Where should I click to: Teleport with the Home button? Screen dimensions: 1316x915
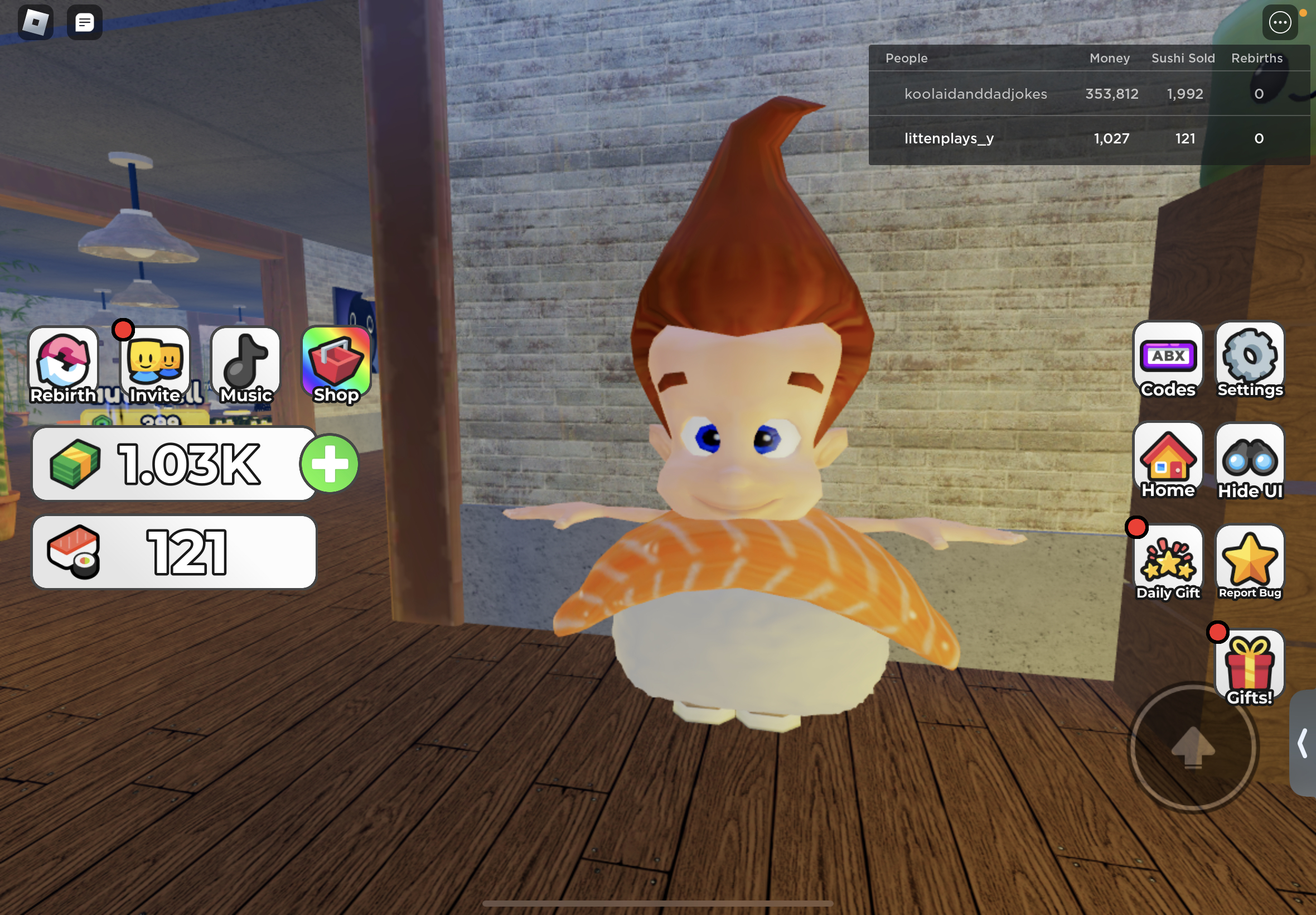(x=1168, y=461)
